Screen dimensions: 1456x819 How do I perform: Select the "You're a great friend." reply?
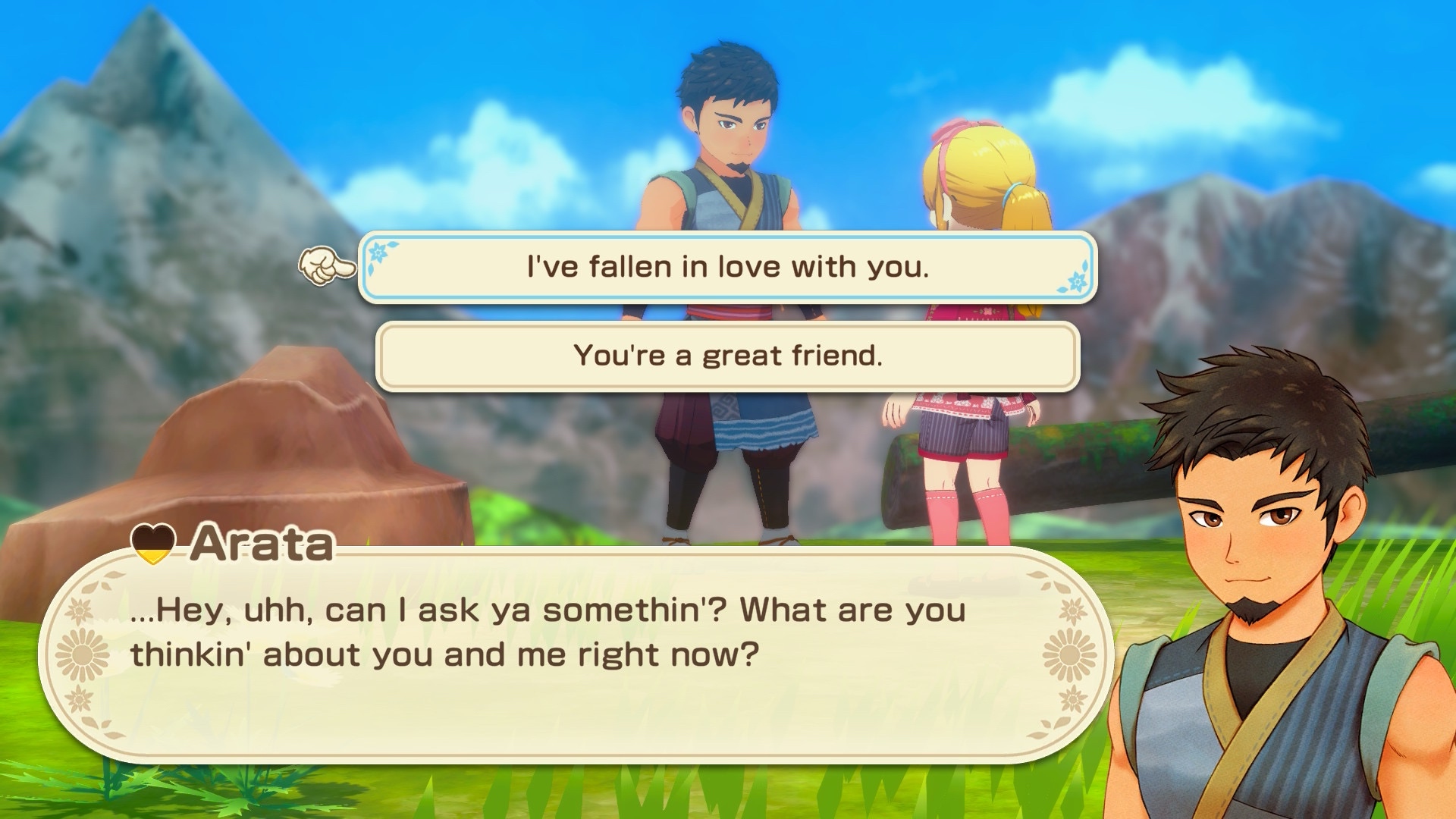pos(727,356)
